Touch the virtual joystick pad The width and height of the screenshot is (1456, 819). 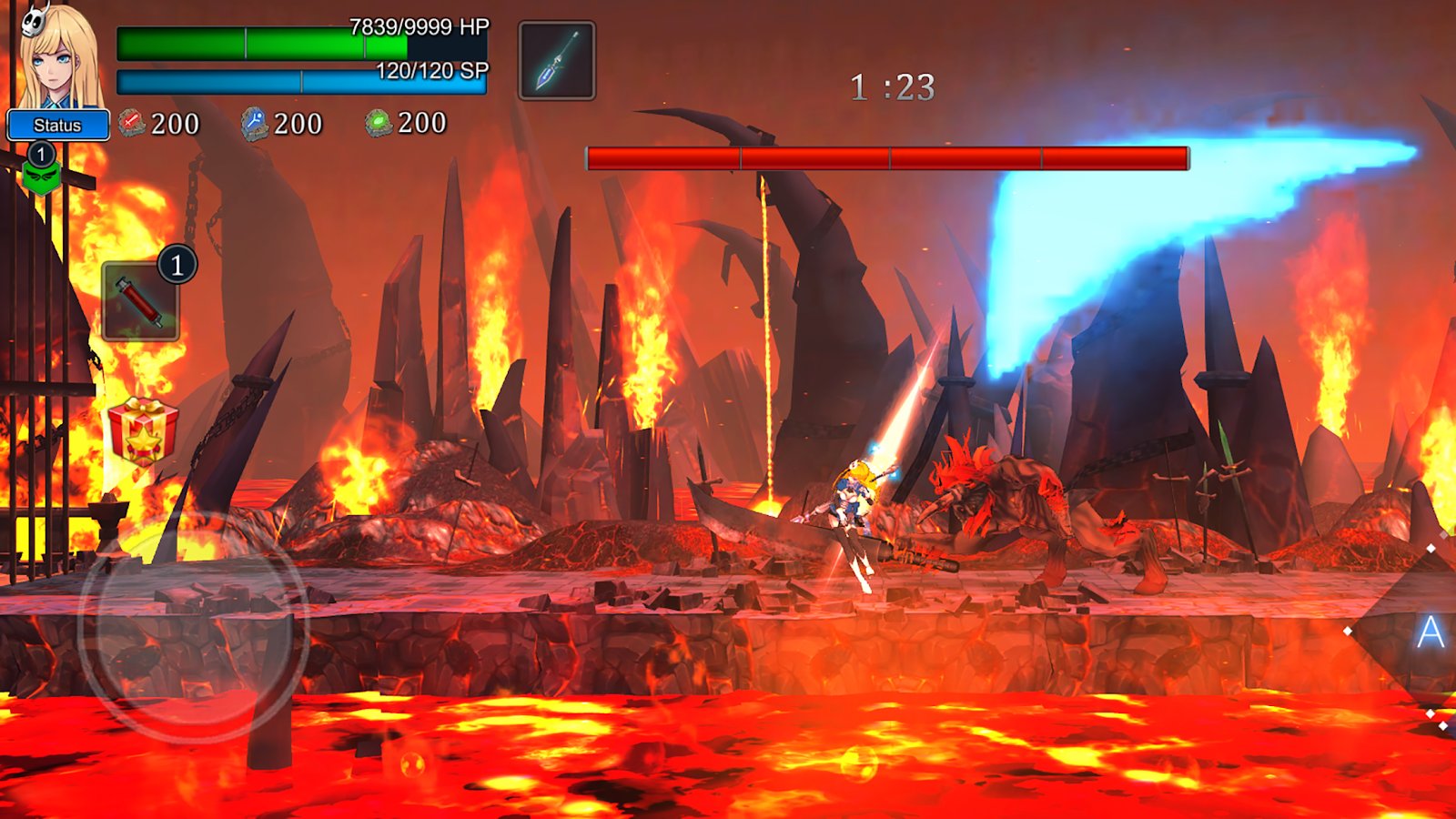point(194,626)
